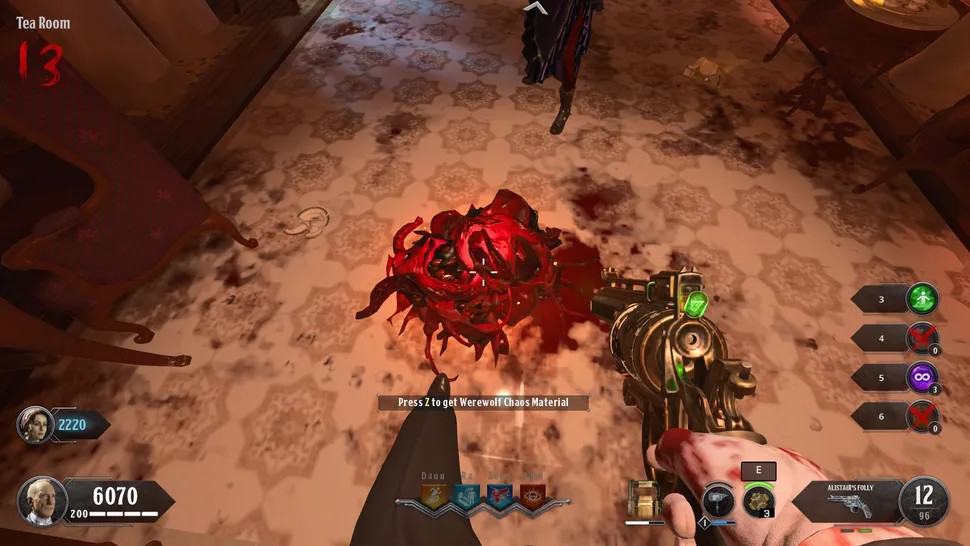970x546 pixels.
Task: Click the orange Danu perk icon
Action: (x=433, y=497)
